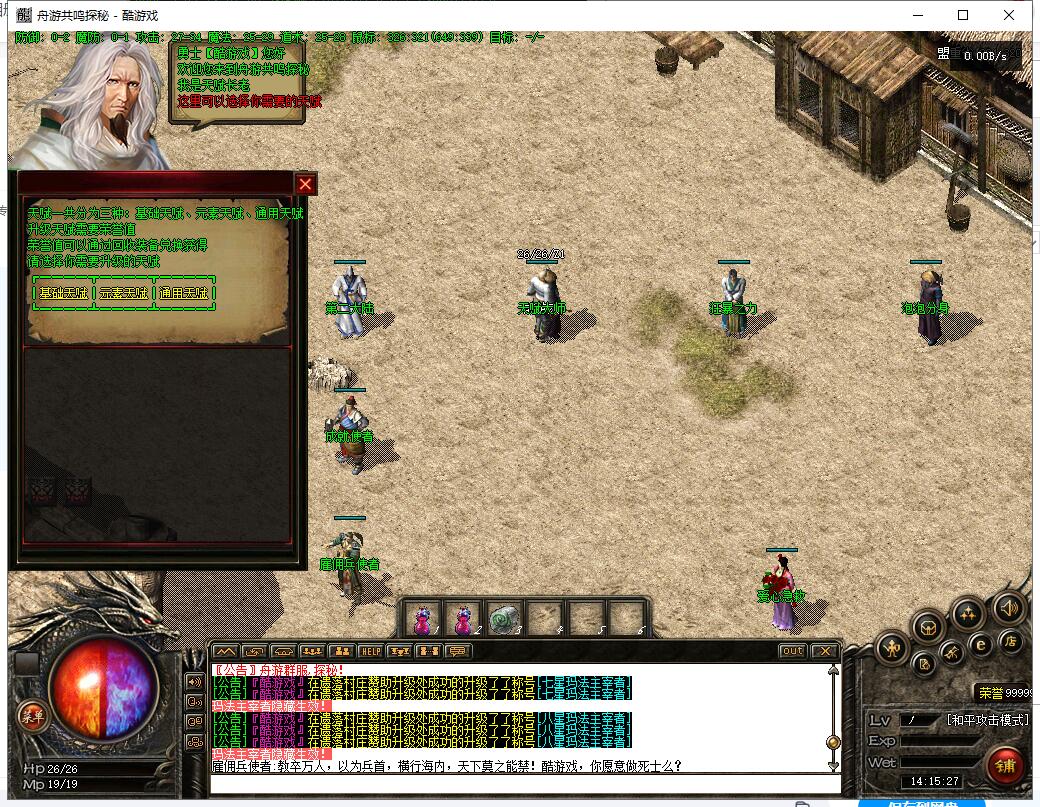
Task: Open the 商 shop button beside the red orb
Action: click(x=29, y=715)
